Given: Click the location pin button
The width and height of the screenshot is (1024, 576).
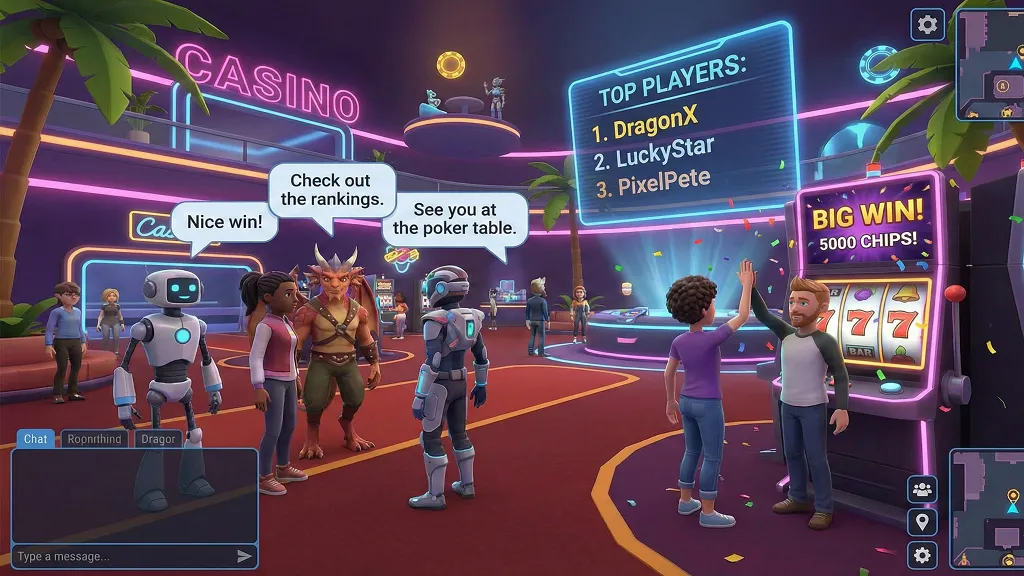Looking at the screenshot, I should (922, 521).
